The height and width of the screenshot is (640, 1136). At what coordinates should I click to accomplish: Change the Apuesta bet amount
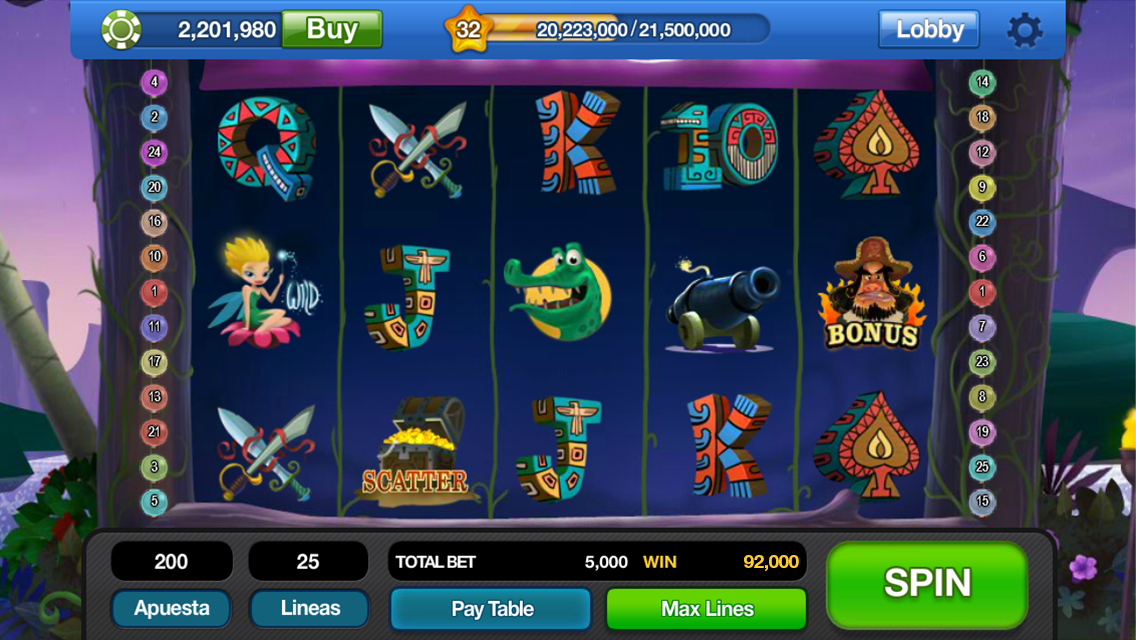point(171,608)
